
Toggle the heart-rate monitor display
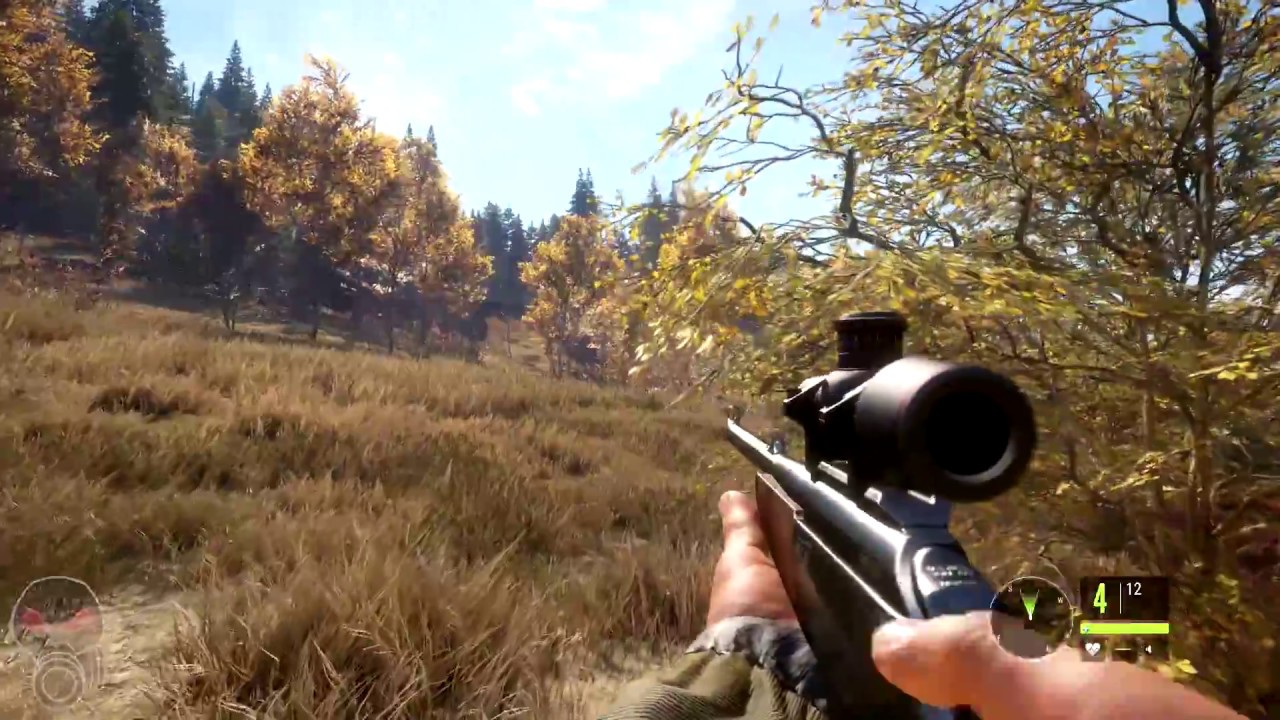(1093, 649)
